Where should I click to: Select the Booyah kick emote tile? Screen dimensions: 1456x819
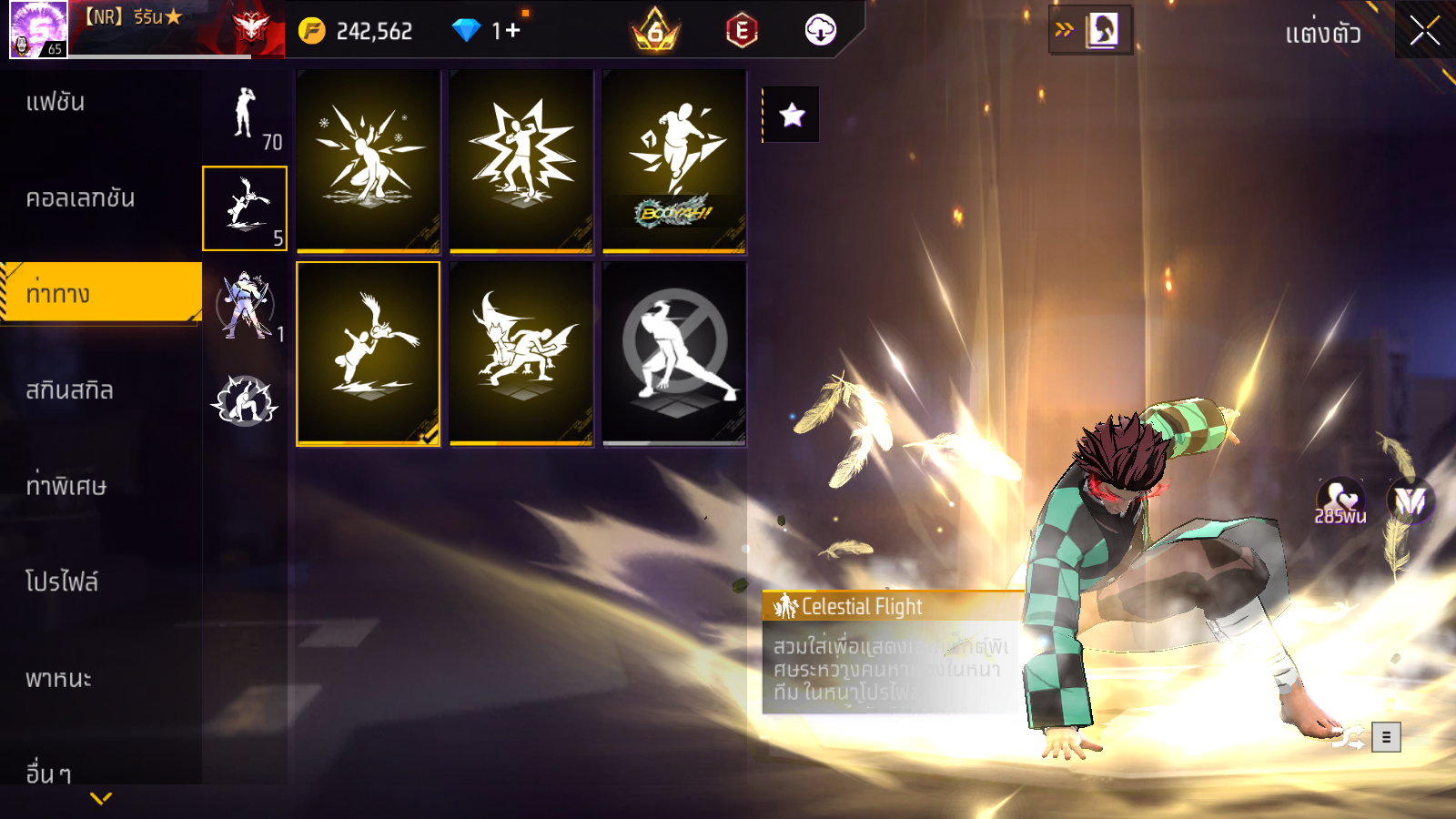(x=674, y=161)
